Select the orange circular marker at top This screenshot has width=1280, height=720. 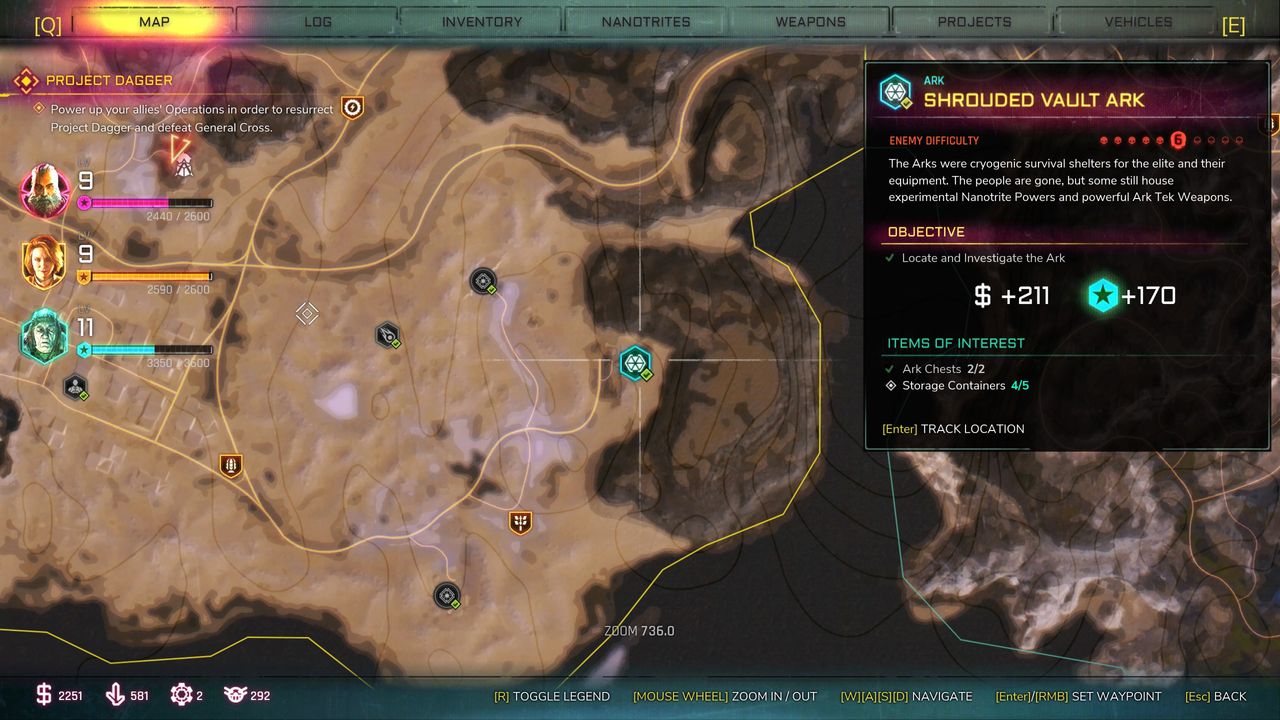pyautogui.click(x=352, y=108)
